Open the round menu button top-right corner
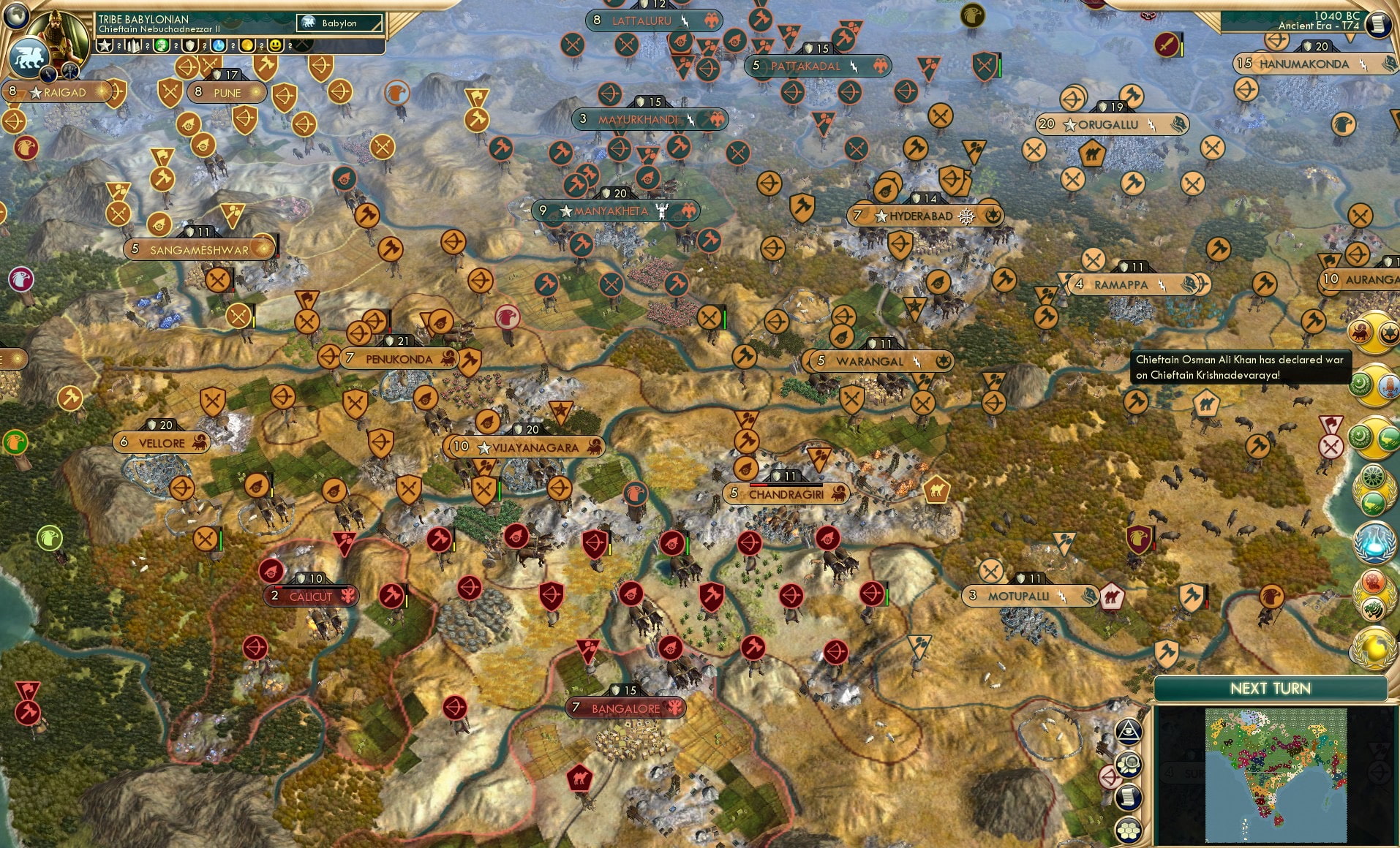Image resolution: width=1400 pixels, height=848 pixels. click(x=1378, y=24)
